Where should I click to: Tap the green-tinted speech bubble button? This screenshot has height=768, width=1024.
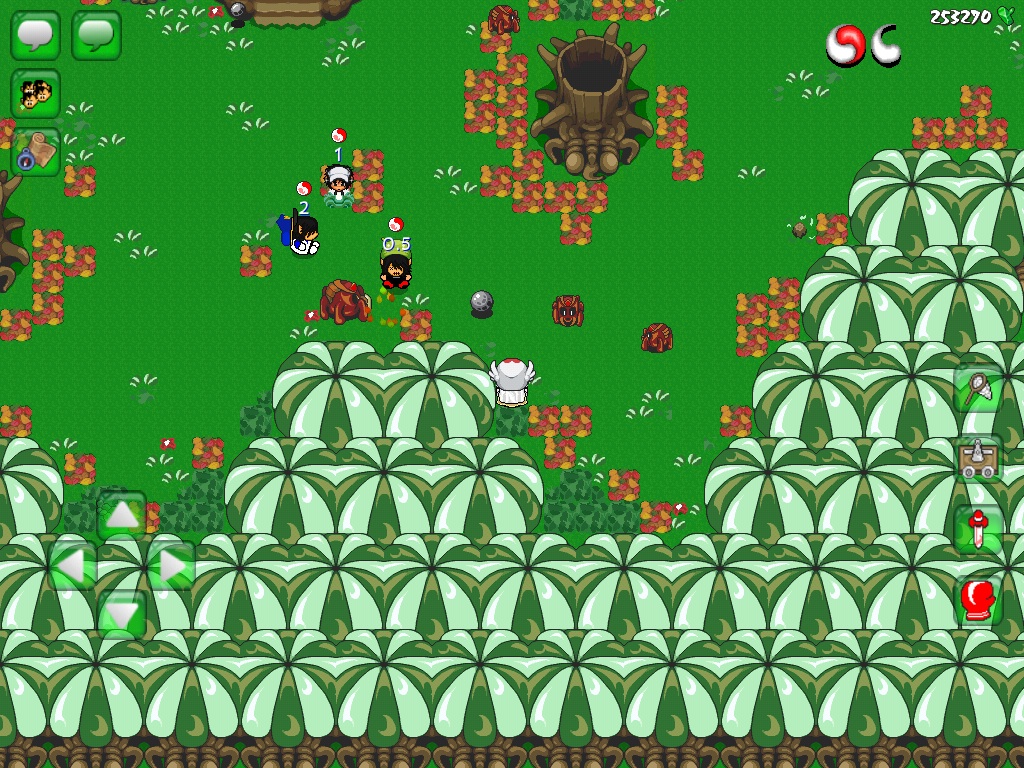[96, 35]
